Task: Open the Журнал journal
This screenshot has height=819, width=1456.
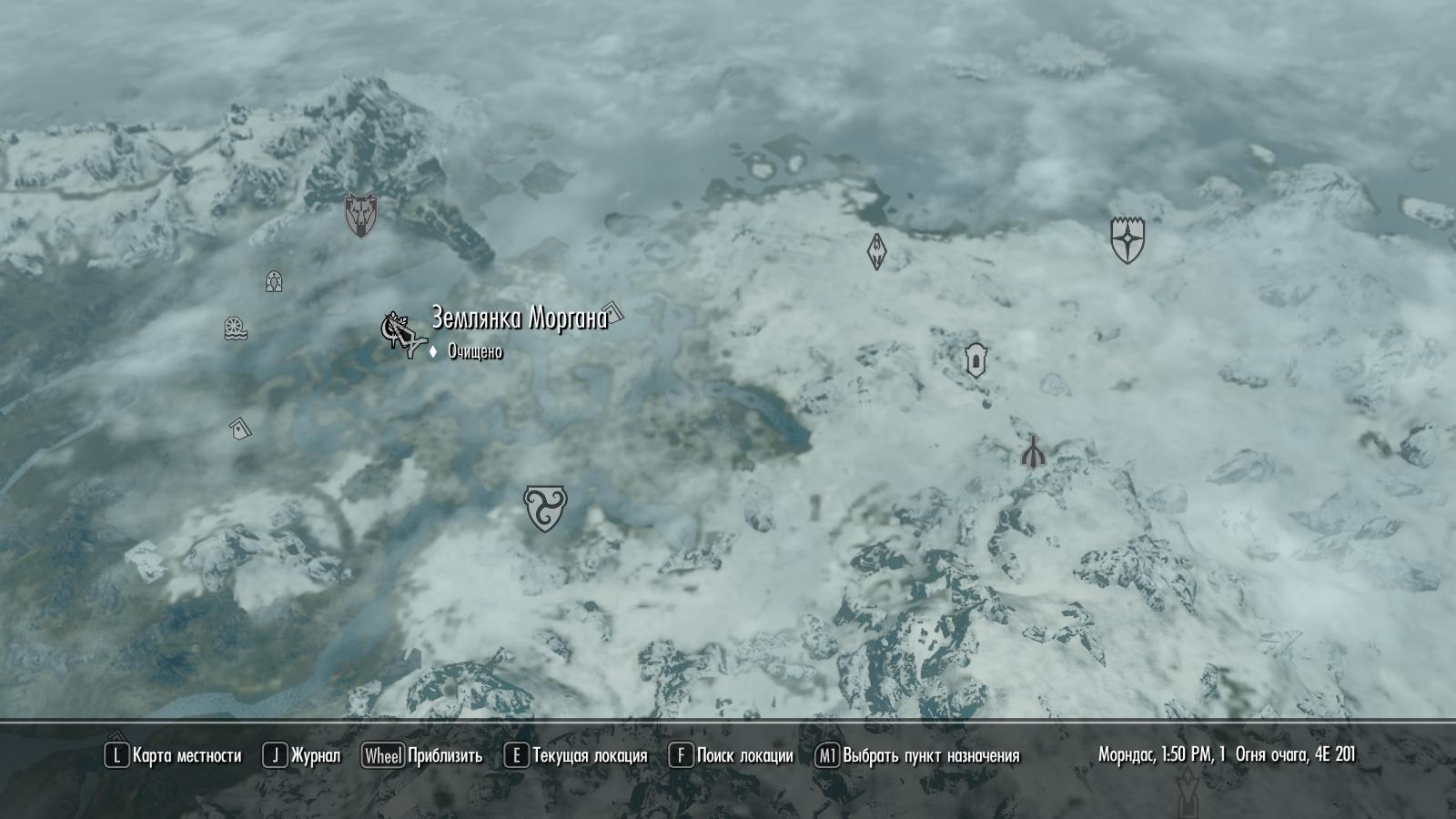Action: pos(302,755)
